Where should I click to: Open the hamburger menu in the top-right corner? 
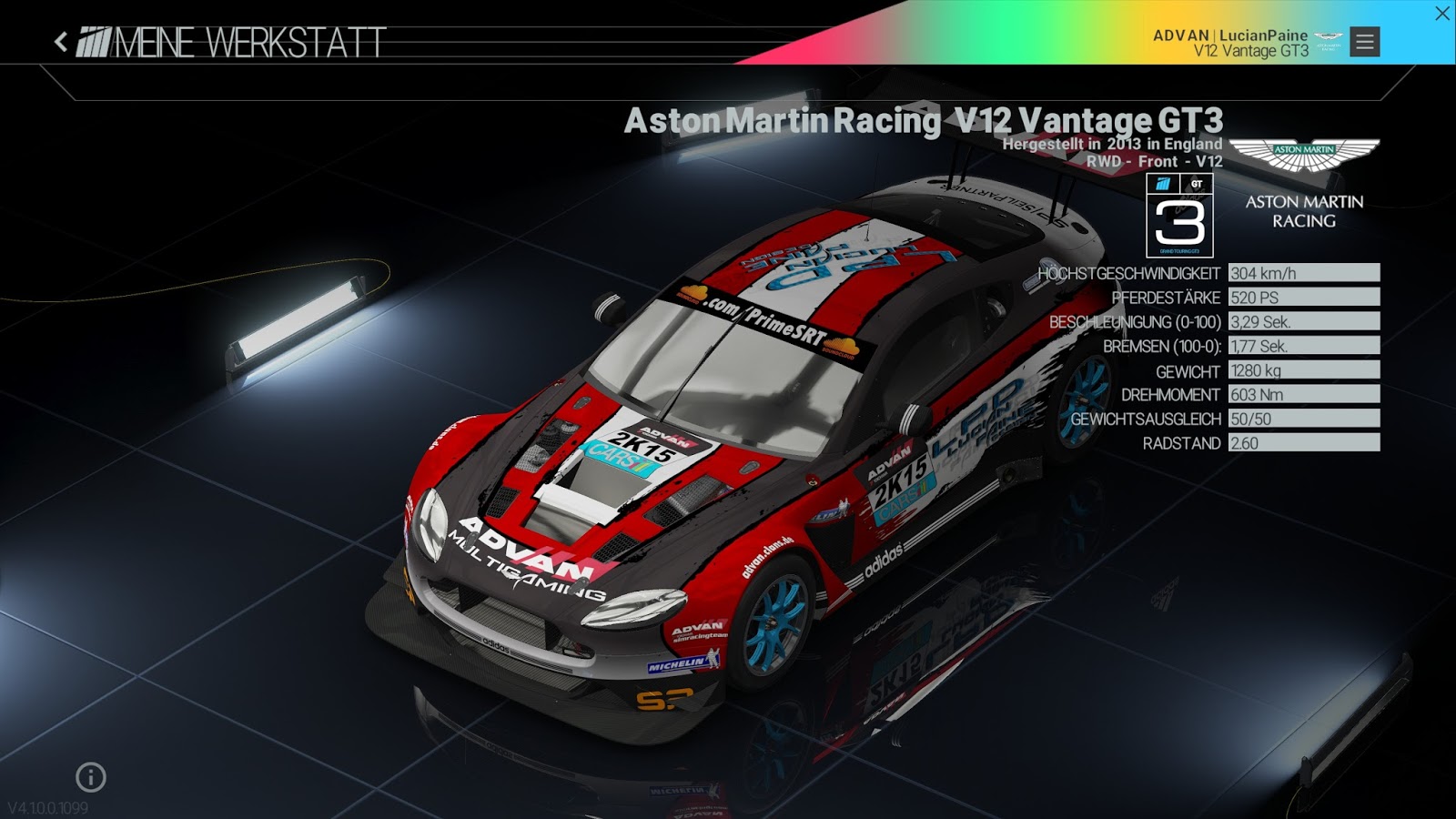pyautogui.click(x=1362, y=40)
